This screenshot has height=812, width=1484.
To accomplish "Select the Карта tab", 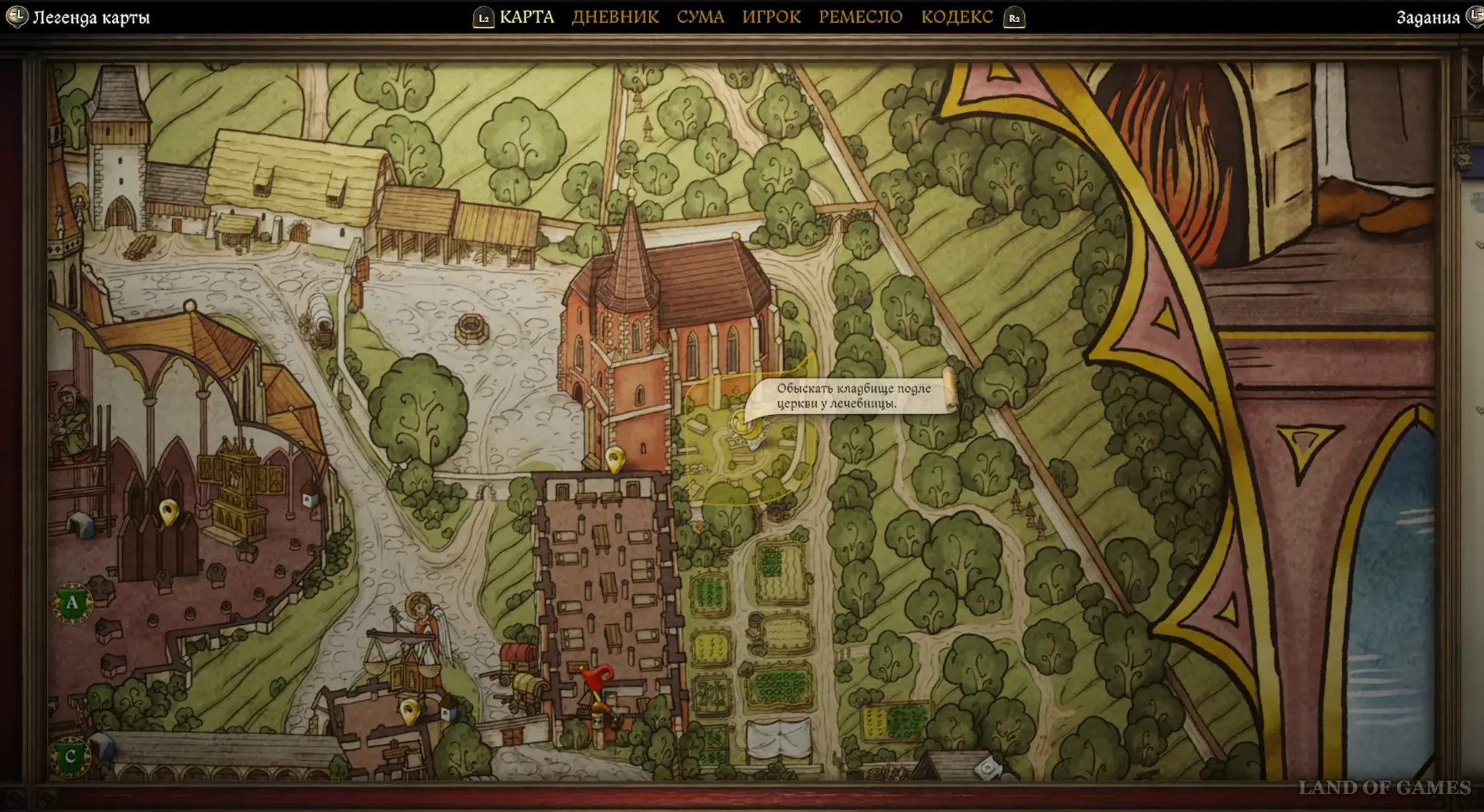I will pos(527,17).
